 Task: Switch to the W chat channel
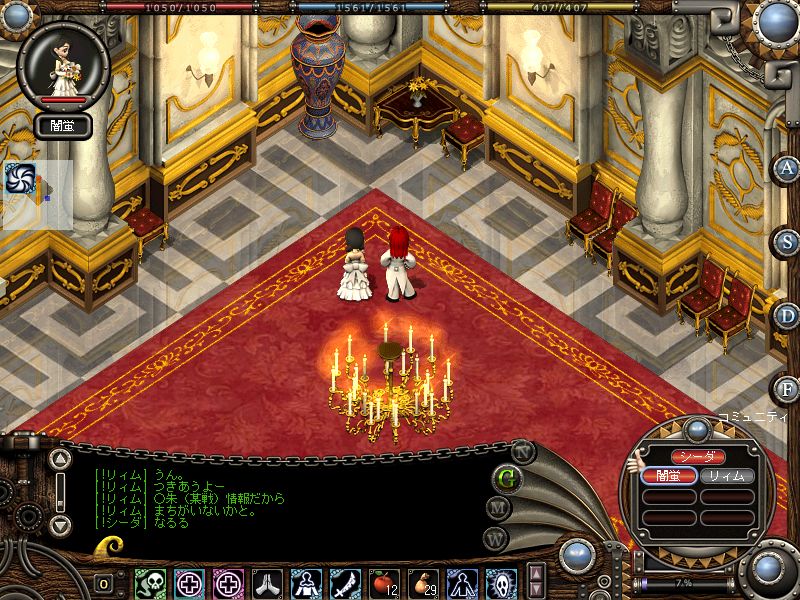coord(497,538)
